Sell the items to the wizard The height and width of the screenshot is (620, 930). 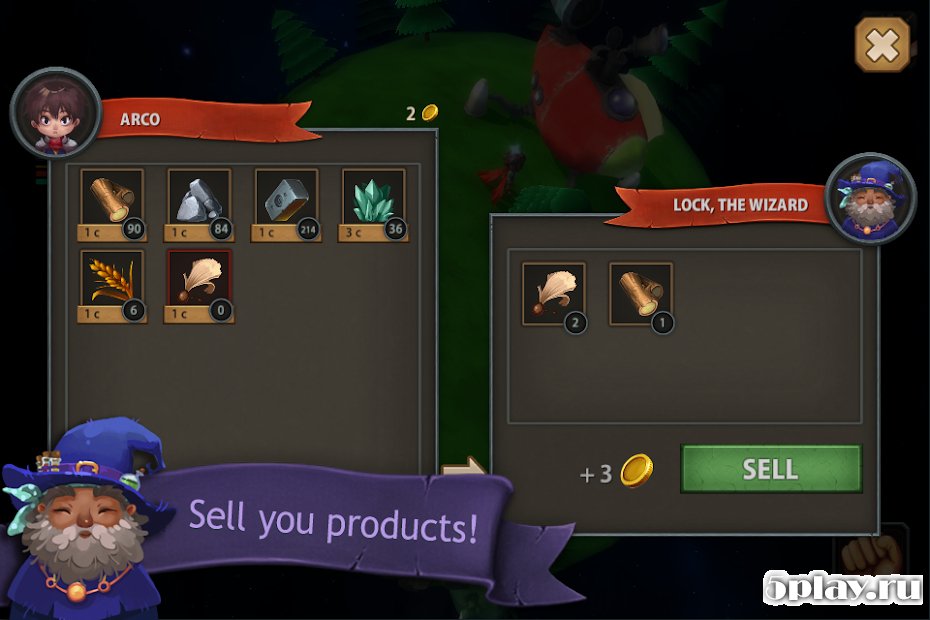770,469
